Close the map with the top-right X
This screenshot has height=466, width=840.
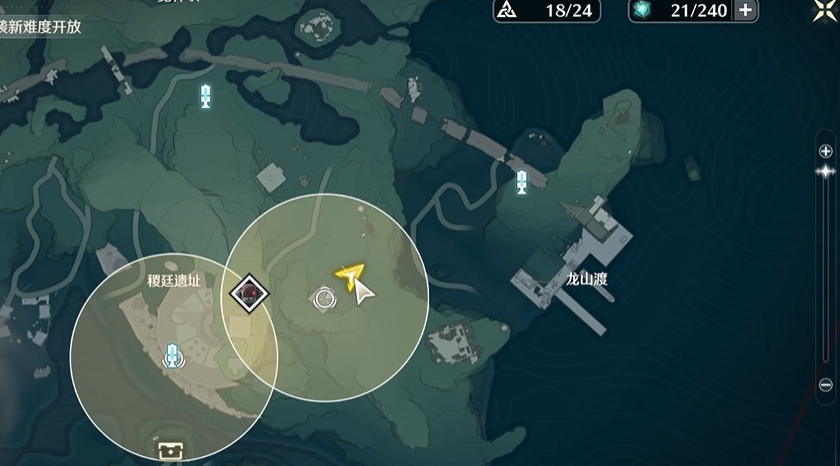tap(822, 8)
